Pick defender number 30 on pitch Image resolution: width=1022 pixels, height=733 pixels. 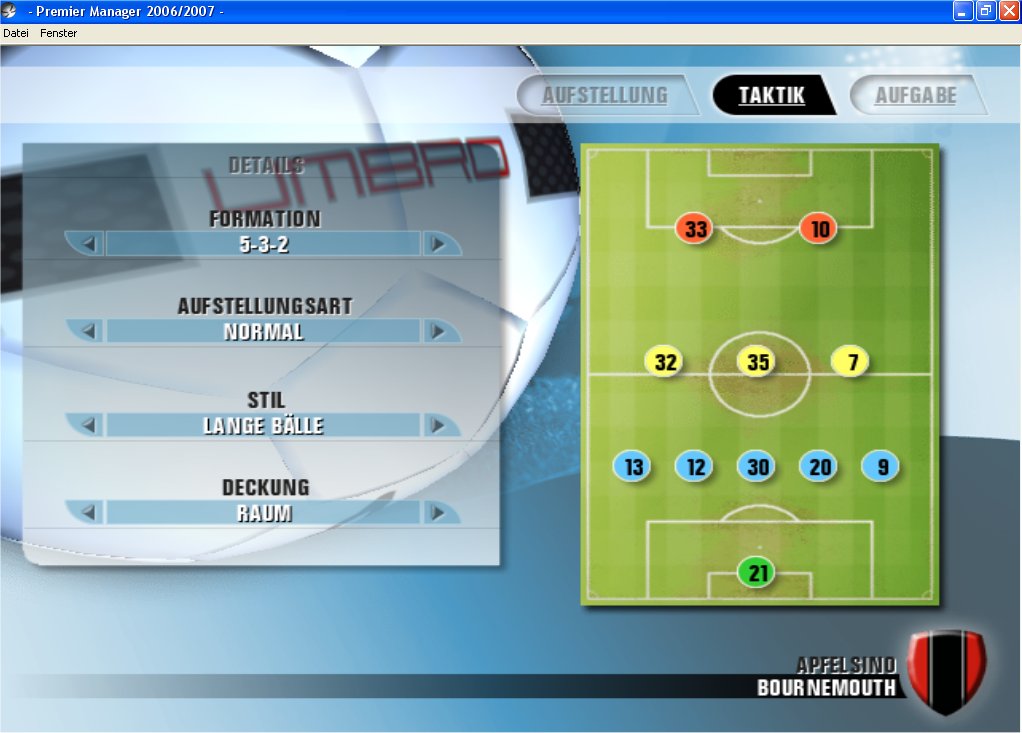point(757,467)
